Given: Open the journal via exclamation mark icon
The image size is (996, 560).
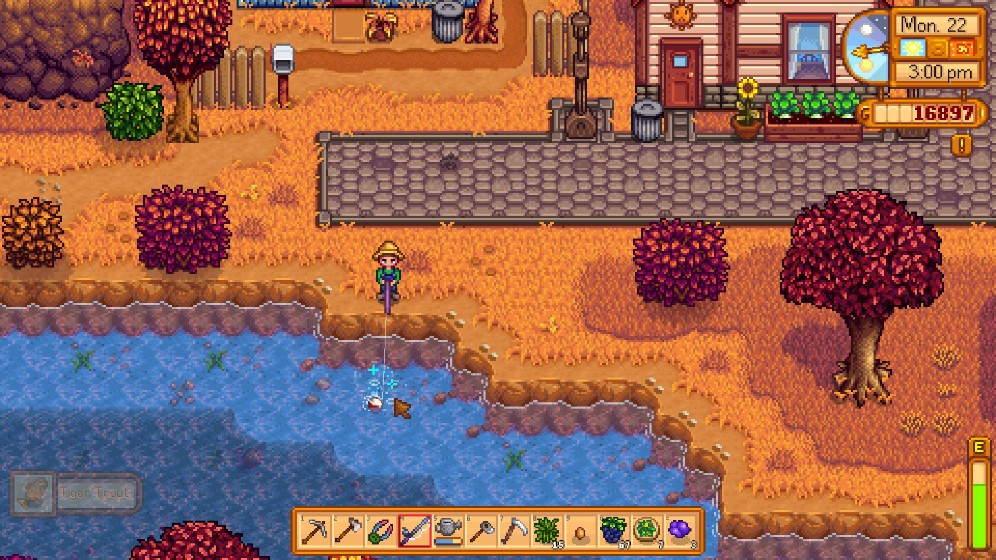Looking at the screenshot, I should 962,145.
